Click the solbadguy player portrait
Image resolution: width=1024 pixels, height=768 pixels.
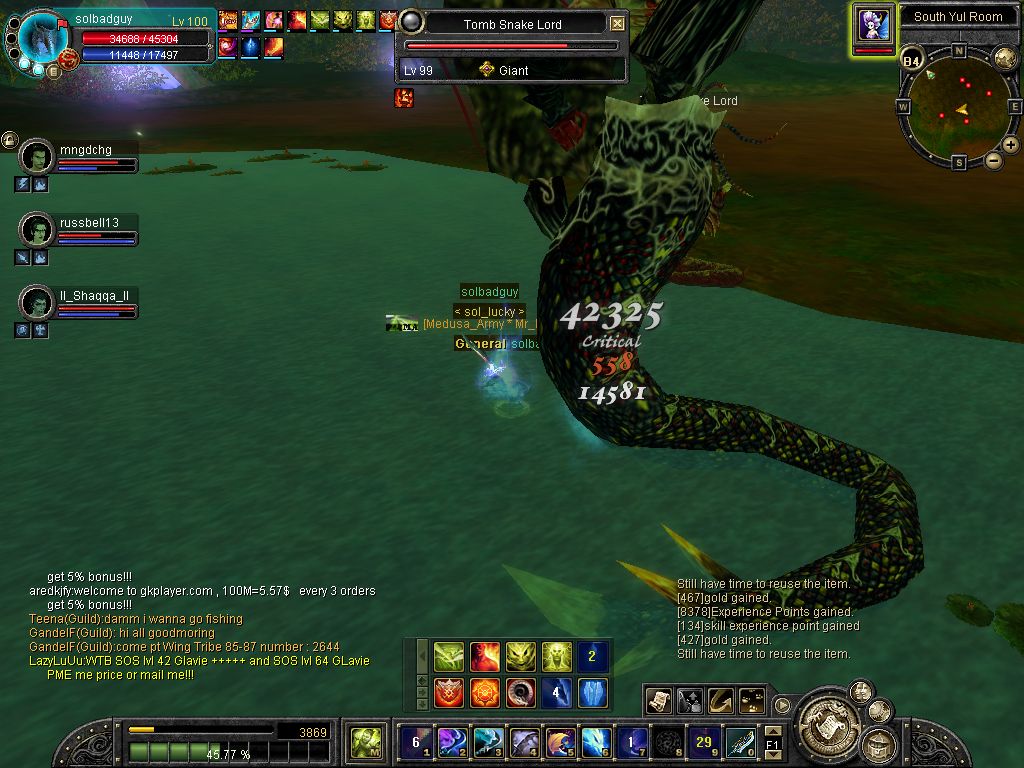44,40
